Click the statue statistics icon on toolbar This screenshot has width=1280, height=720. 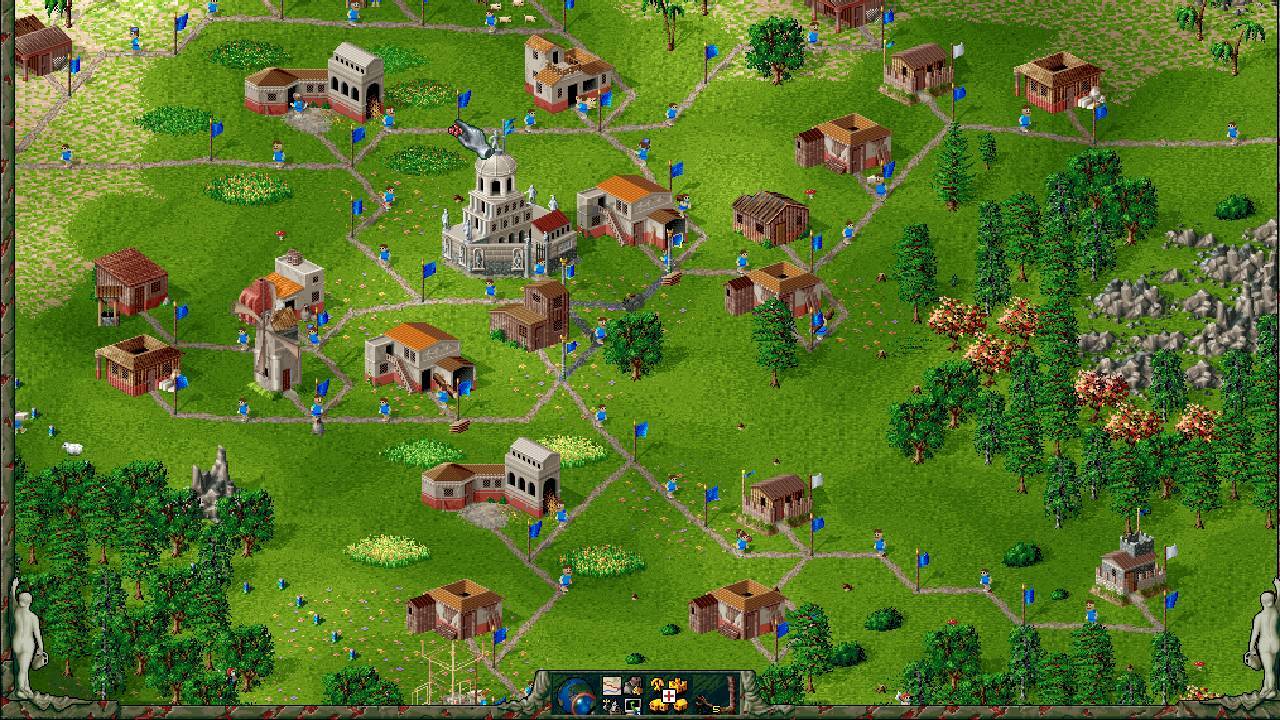click(x=611, y=707)
